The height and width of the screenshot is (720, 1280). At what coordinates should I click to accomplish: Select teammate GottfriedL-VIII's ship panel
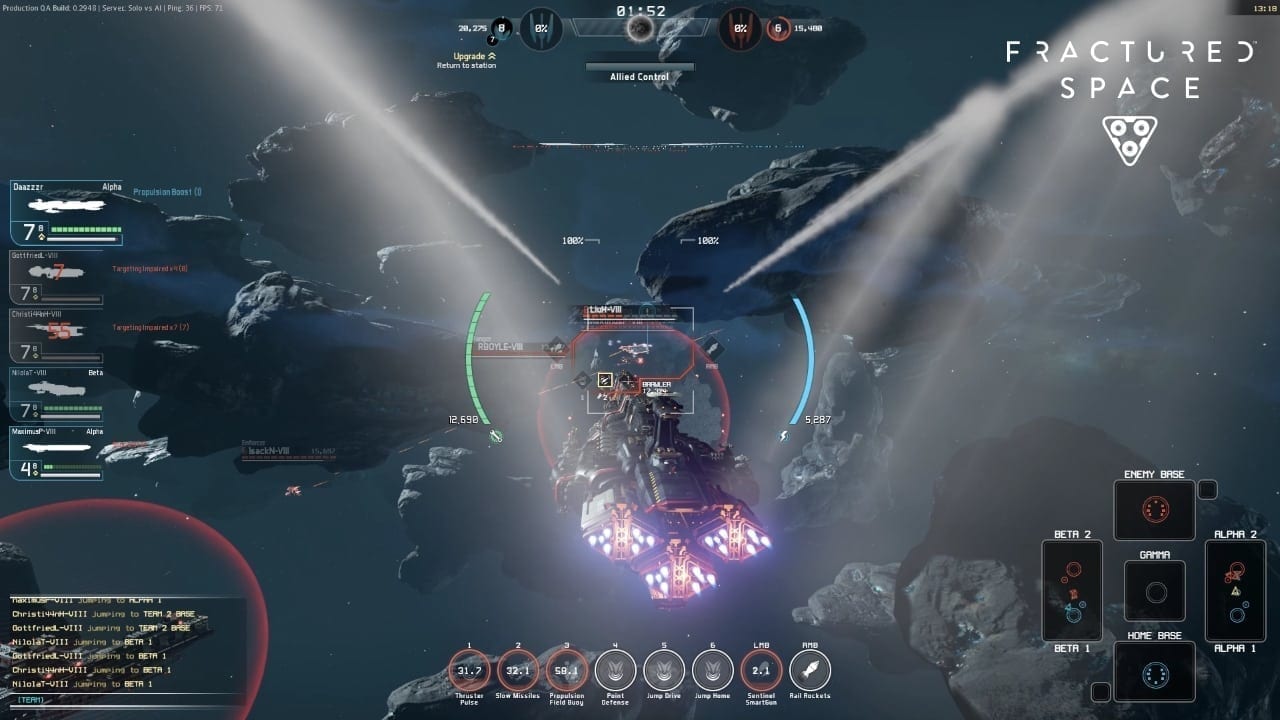57,277
